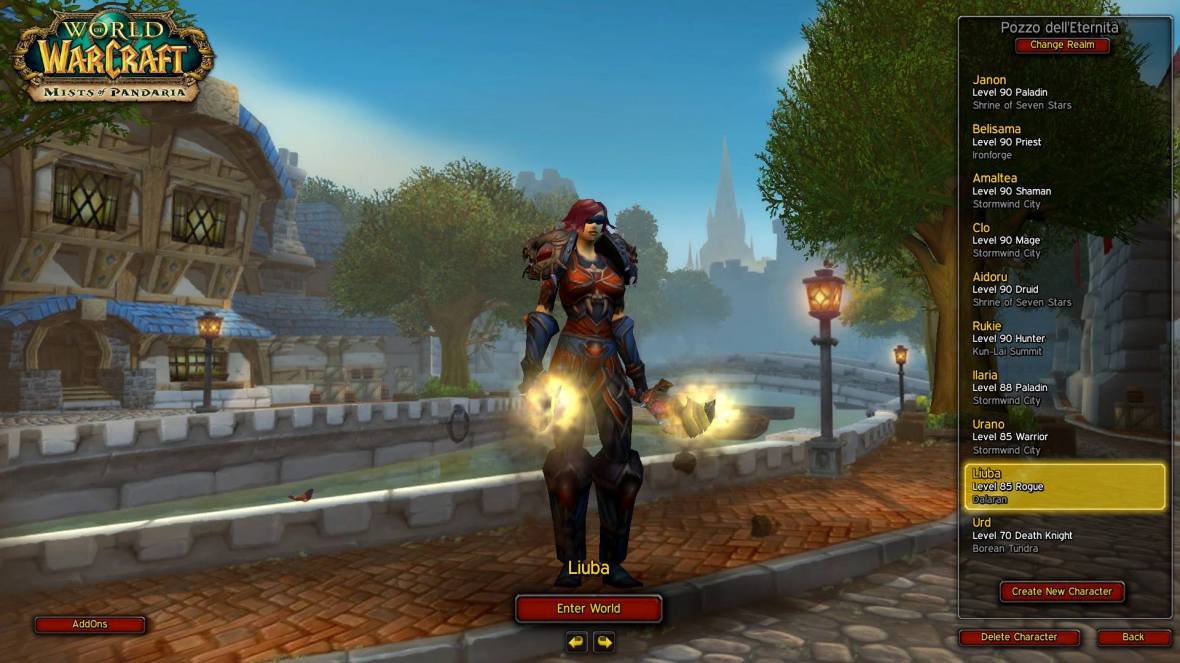Change Realm from Pozzo dell'Eternità

1062,45
